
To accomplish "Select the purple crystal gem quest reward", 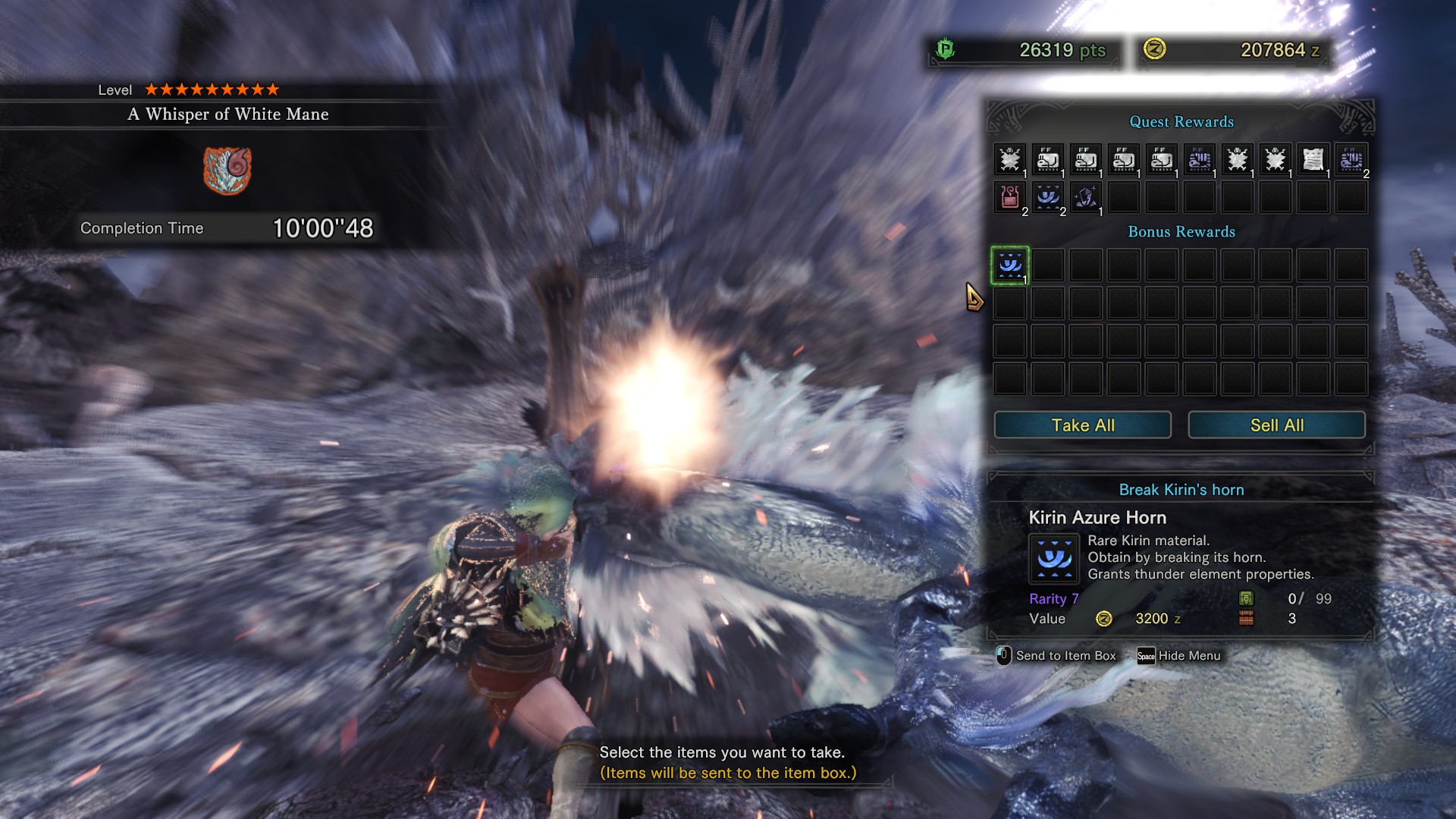I will 1085,197.
